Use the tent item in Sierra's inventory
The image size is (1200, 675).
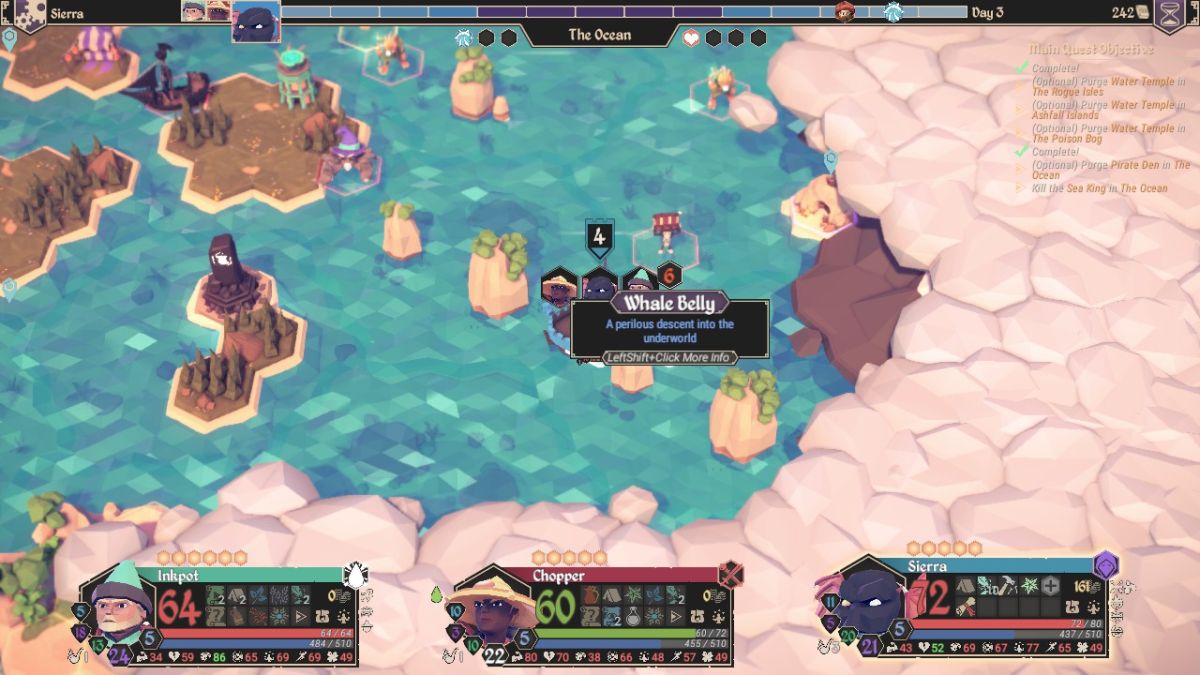coord(965,586)
